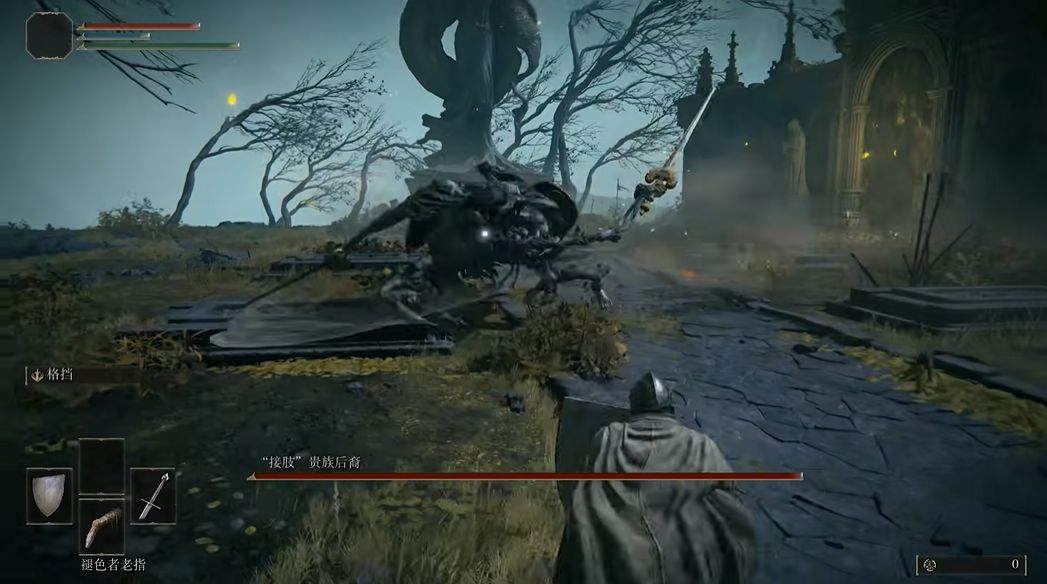The width and height of the screenshot is (1047, 584).
Task: Use the 褪色者老指 finger item slot
Action: tap(101, 527)
